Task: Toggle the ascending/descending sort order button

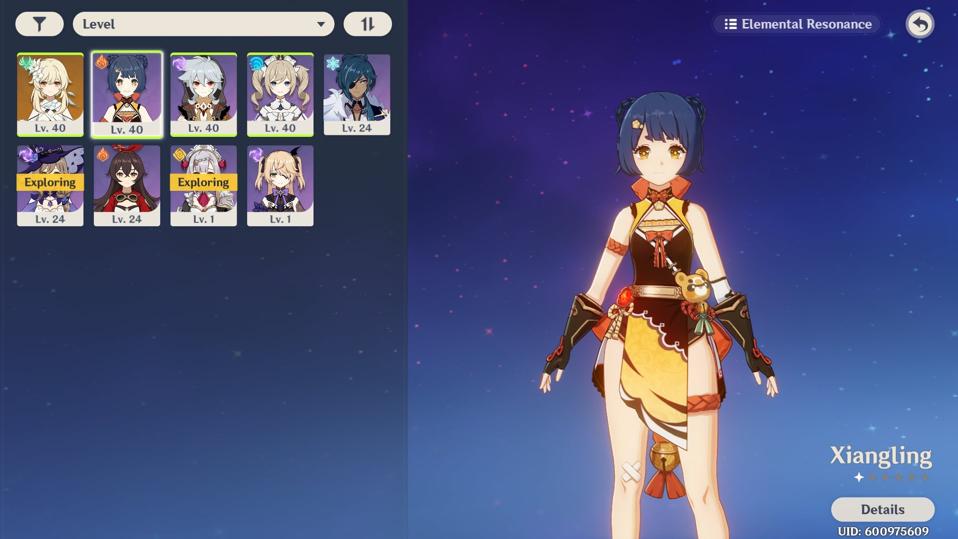Action: (x=367, y=24)
